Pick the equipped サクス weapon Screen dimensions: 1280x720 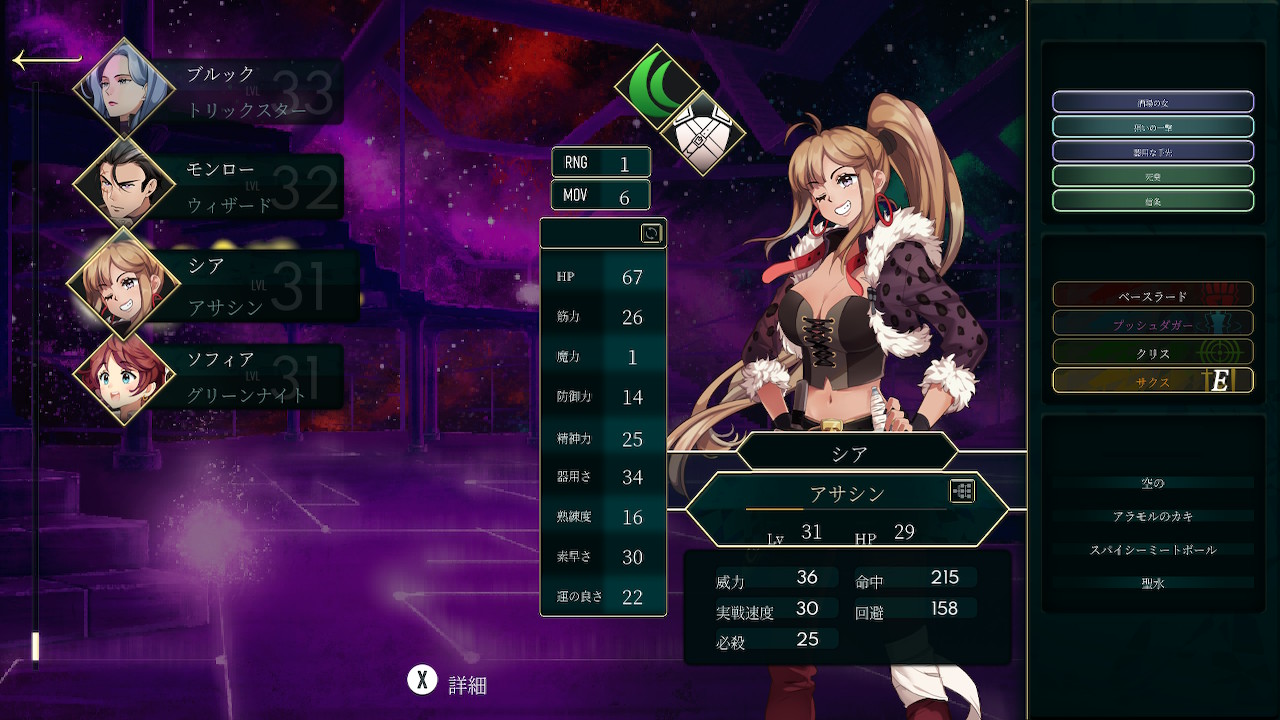1152,381
